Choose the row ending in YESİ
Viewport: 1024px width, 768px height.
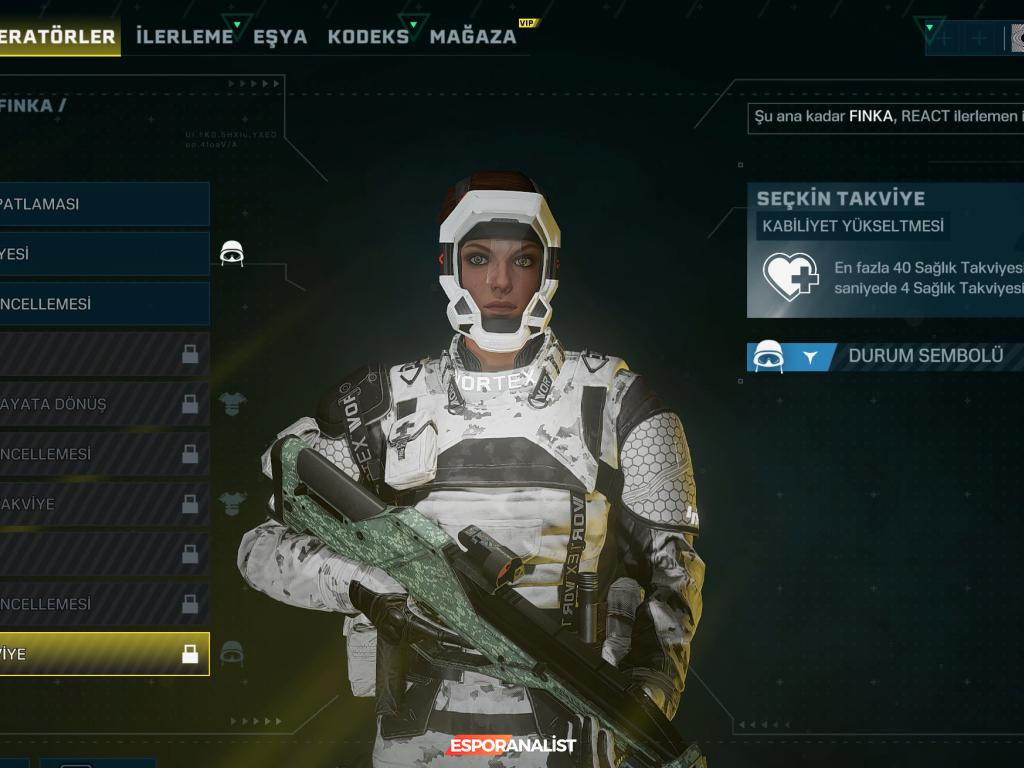click(x=104, y=254)
